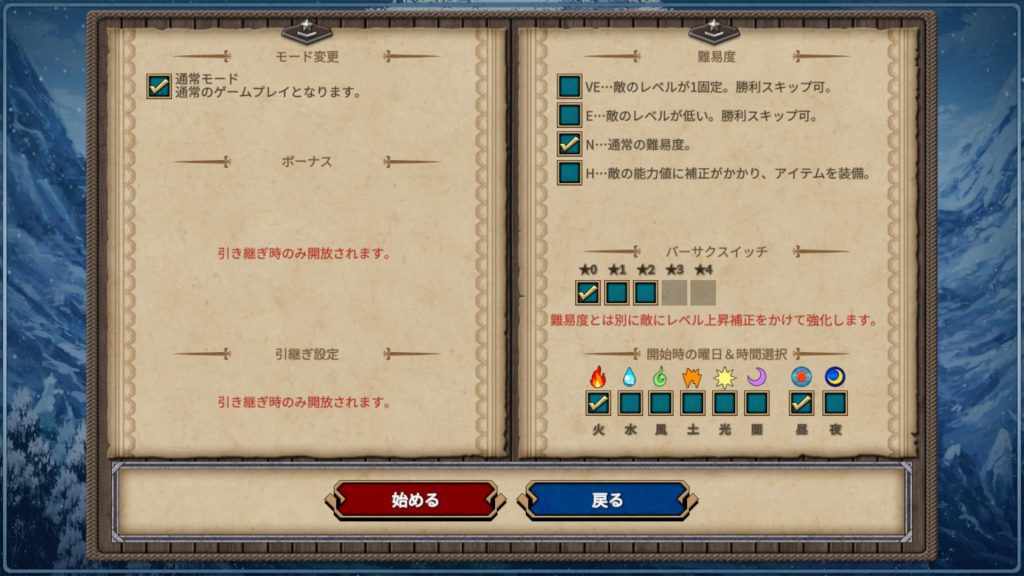
Task: Choose E difficulty with low-level enemies
Action: [x=570, y=116]
